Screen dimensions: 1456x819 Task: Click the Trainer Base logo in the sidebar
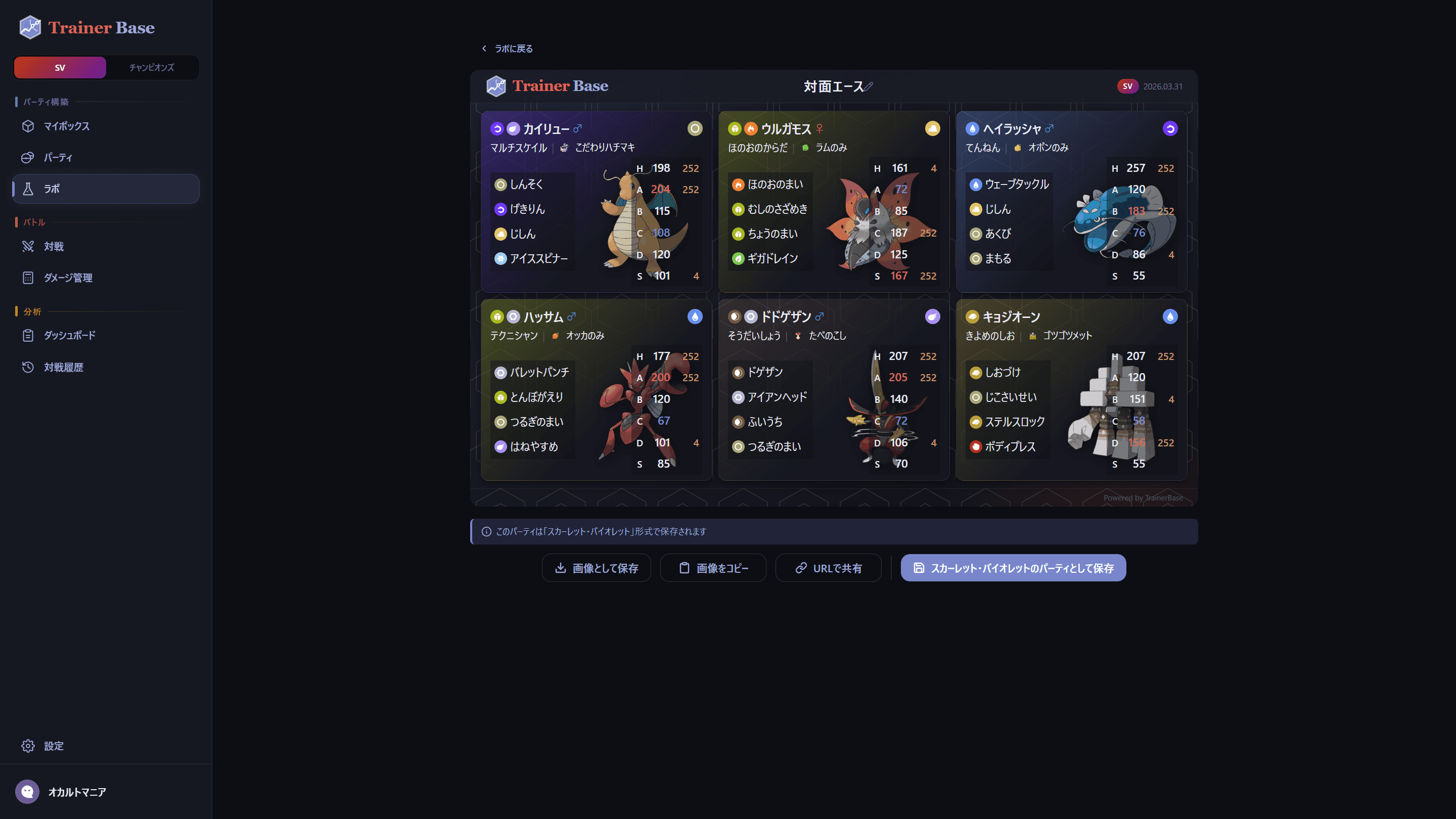(x=87, y=27)
